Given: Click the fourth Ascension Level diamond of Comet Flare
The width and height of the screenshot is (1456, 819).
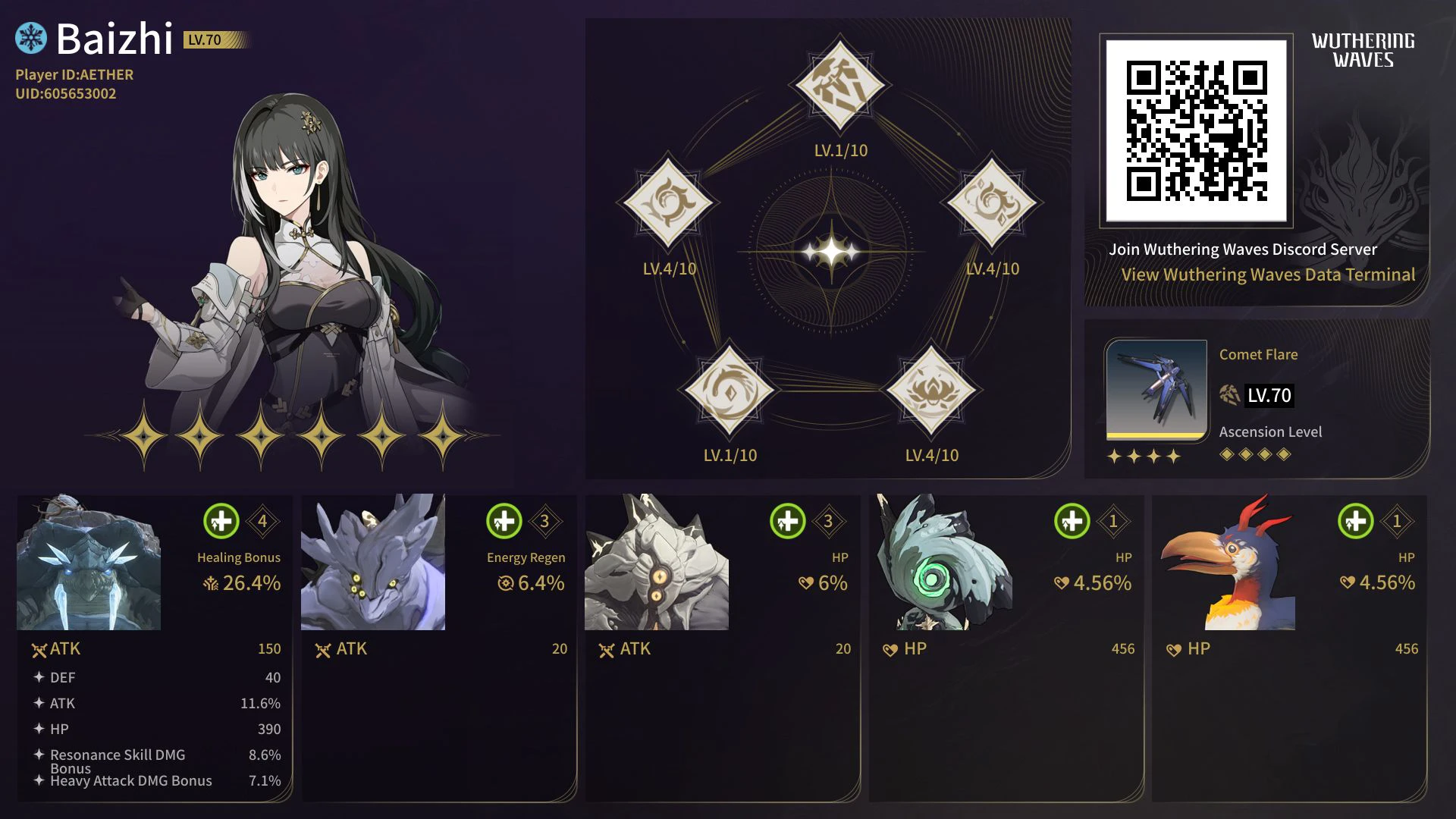Looking at the screenshot, I should (1285, 452).
